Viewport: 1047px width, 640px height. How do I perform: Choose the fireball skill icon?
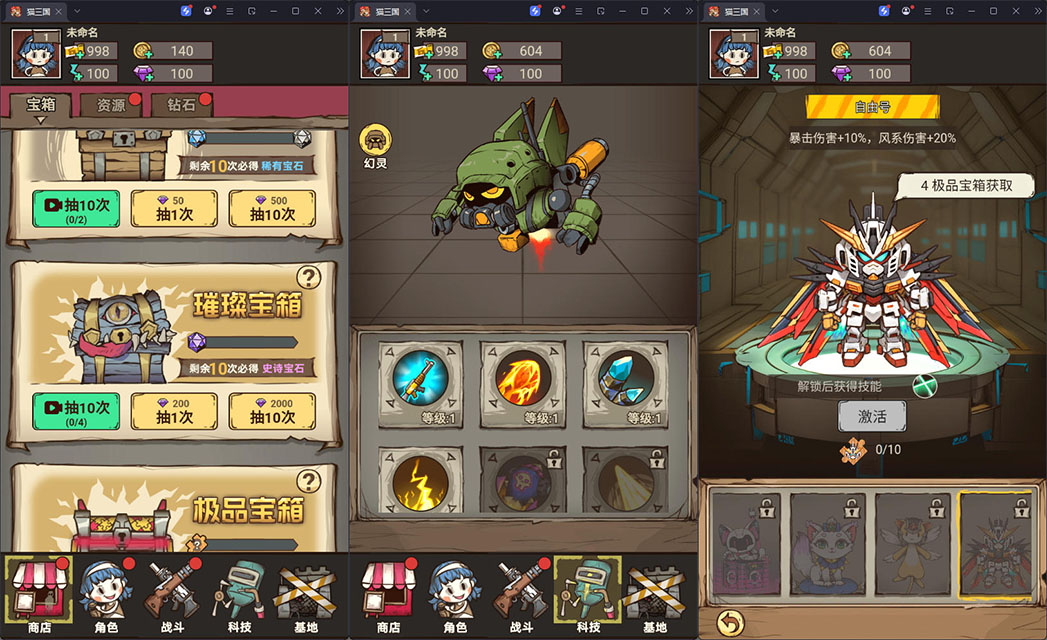click(x=522, y=377)
